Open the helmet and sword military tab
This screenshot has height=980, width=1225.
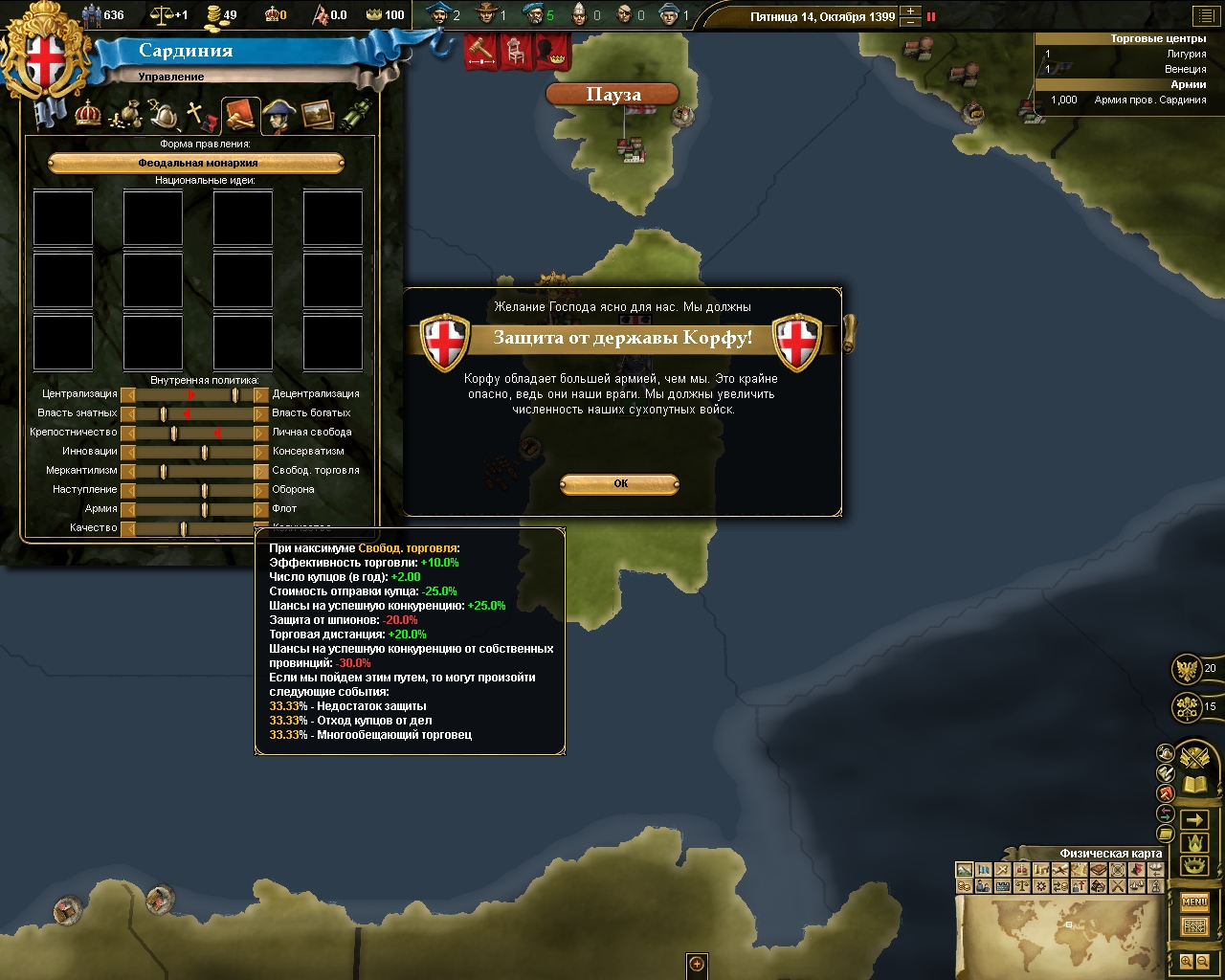coord(164,116)
